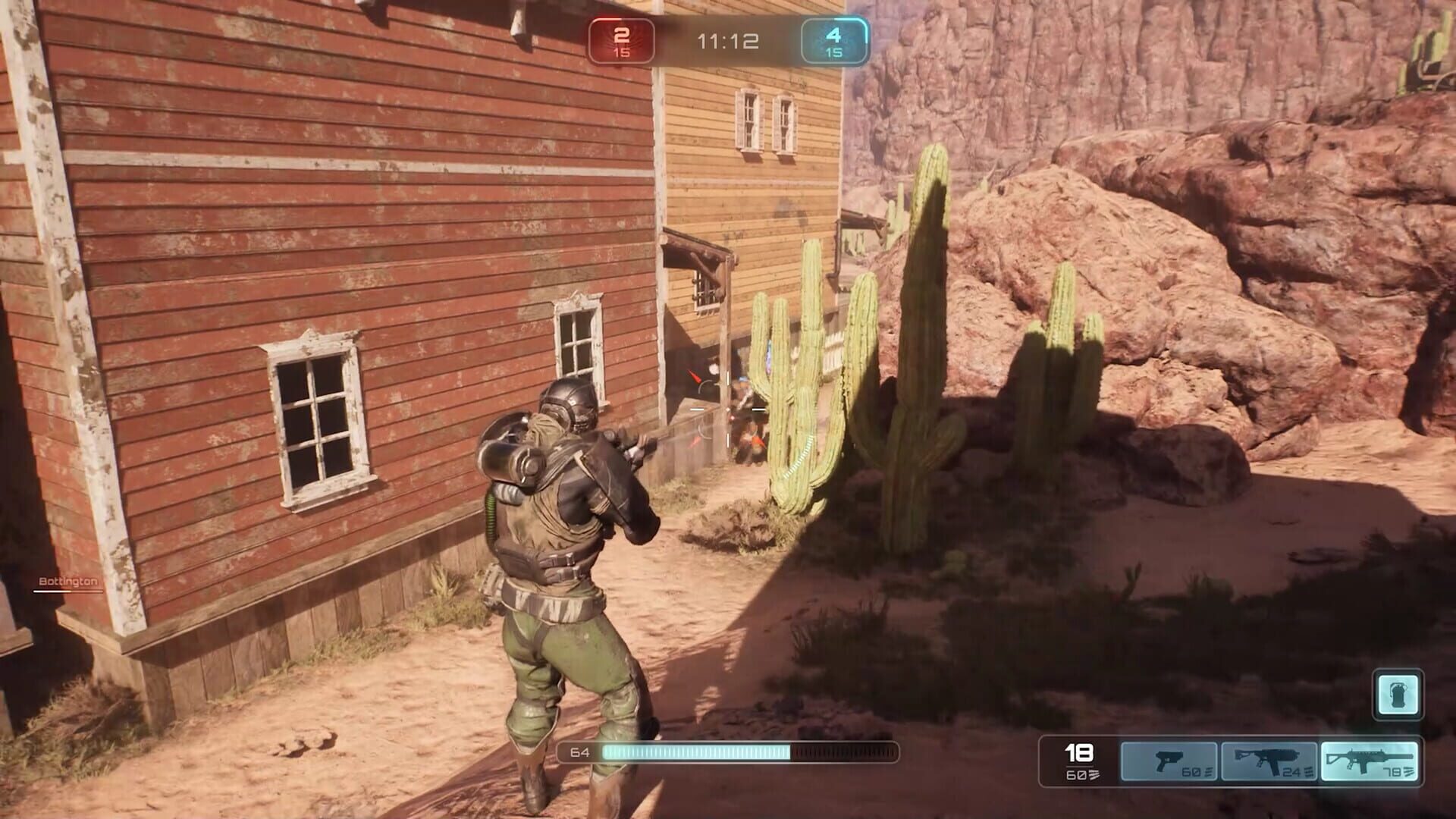Click the blue team score of 4
Image resolution: width=1456 pixels, height=819 pixels.
[x=833, y=34]
